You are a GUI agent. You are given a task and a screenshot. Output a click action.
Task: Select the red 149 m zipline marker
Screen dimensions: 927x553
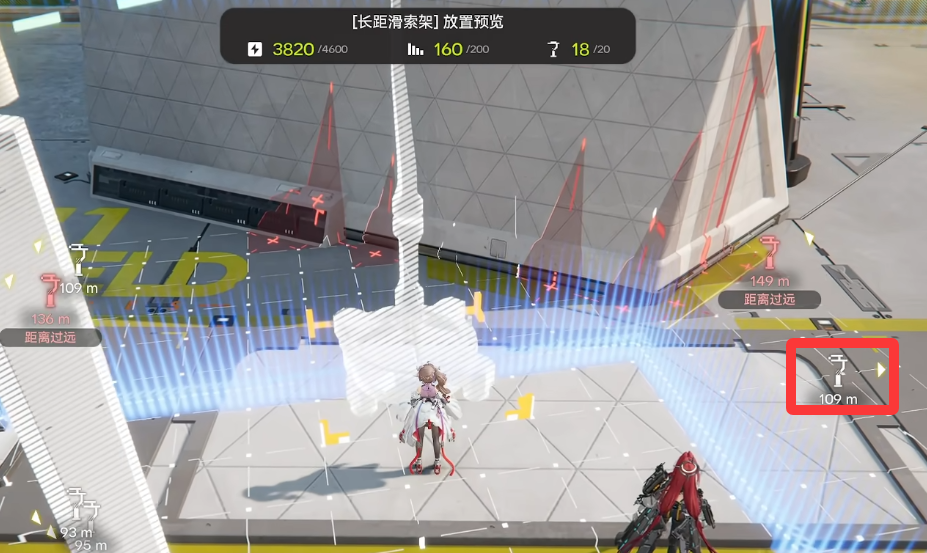769,253
